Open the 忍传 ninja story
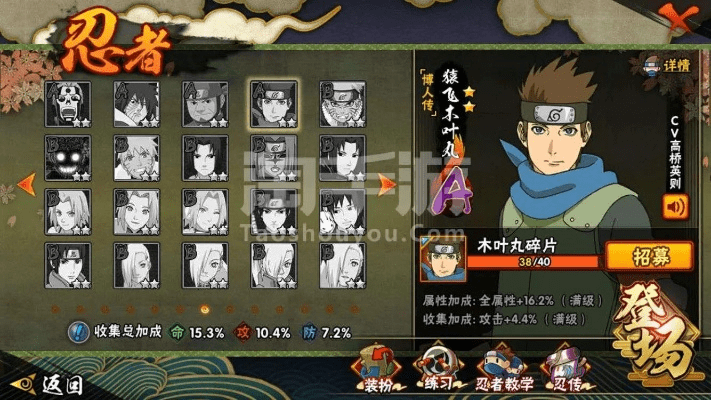The image size is (711, 400). click(x=570, y=367)
